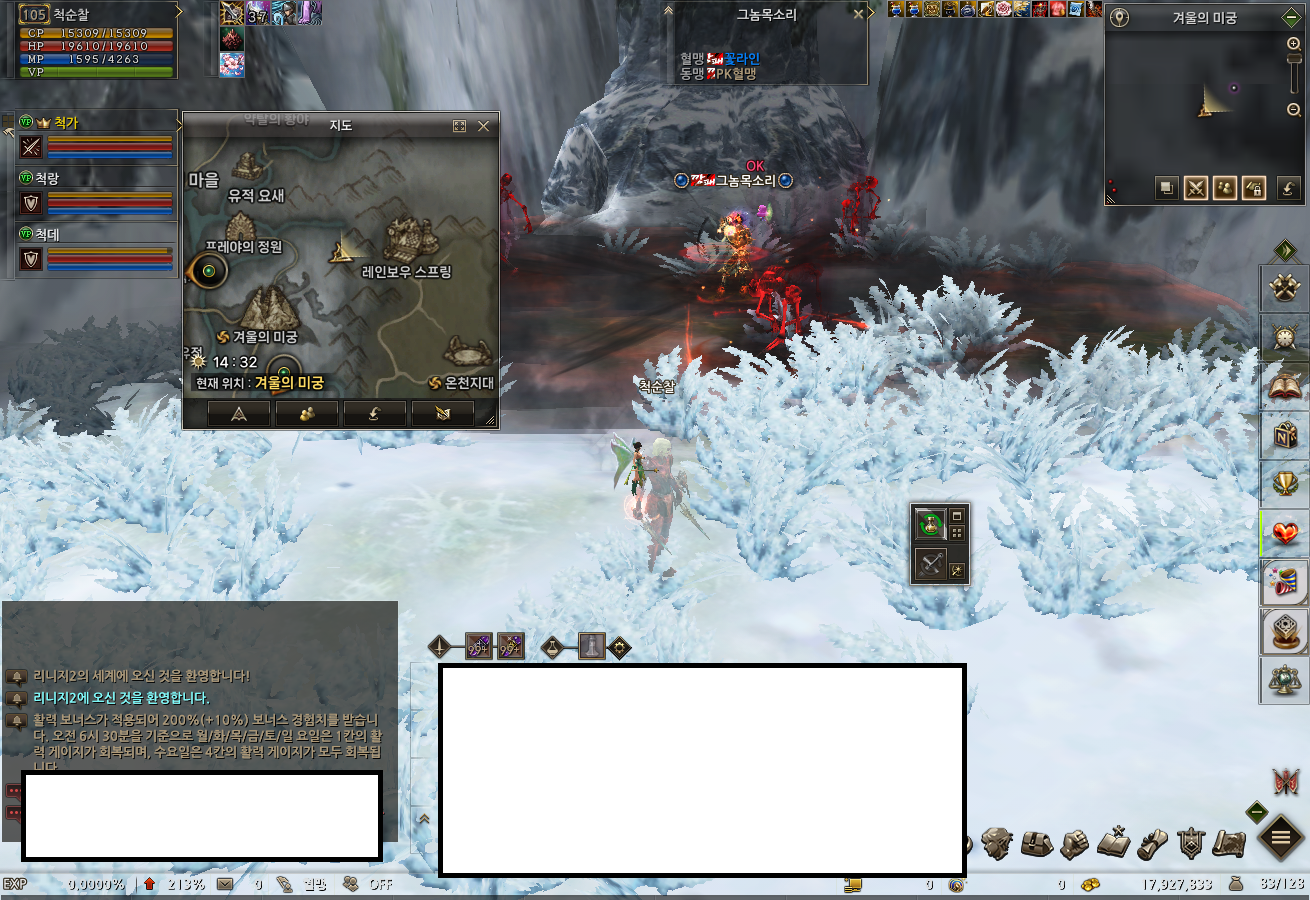Click the location pin icon on minimap
This screenshot has width=1310, height=900.
(x=1121, y=18)
